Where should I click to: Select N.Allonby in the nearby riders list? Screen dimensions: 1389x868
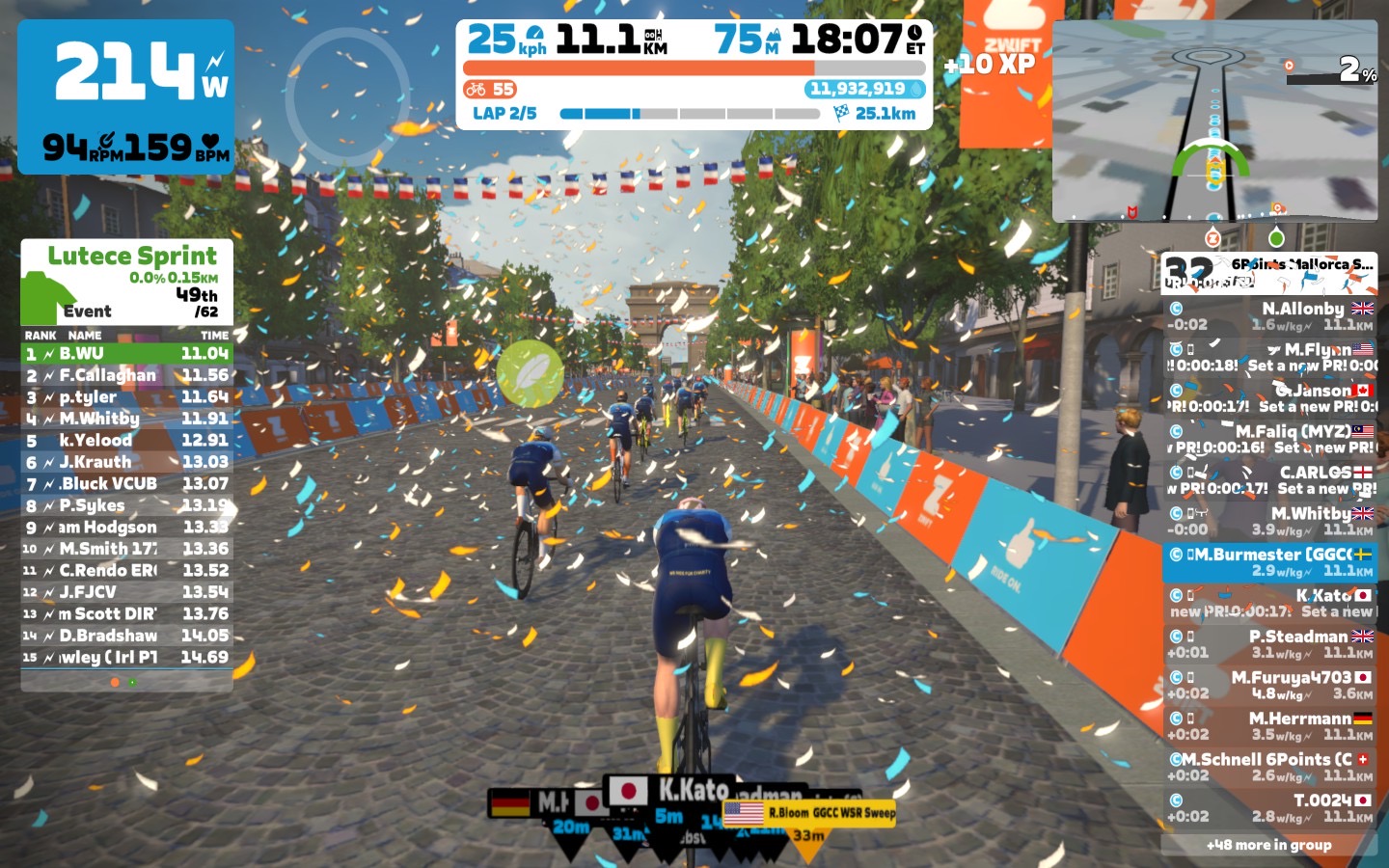[x=1269, y=316]
